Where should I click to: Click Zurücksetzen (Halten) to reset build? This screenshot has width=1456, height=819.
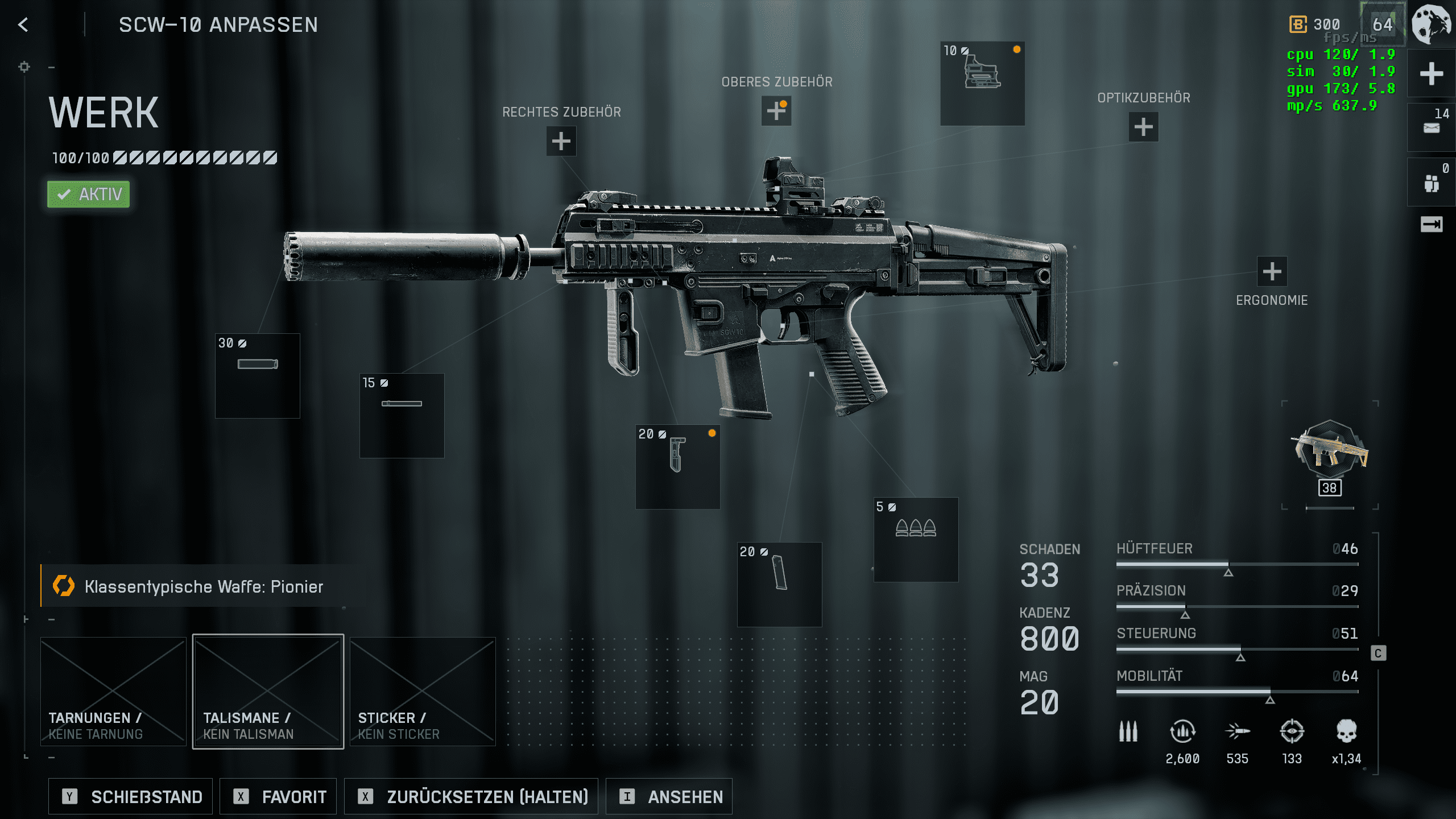(471, 796)
